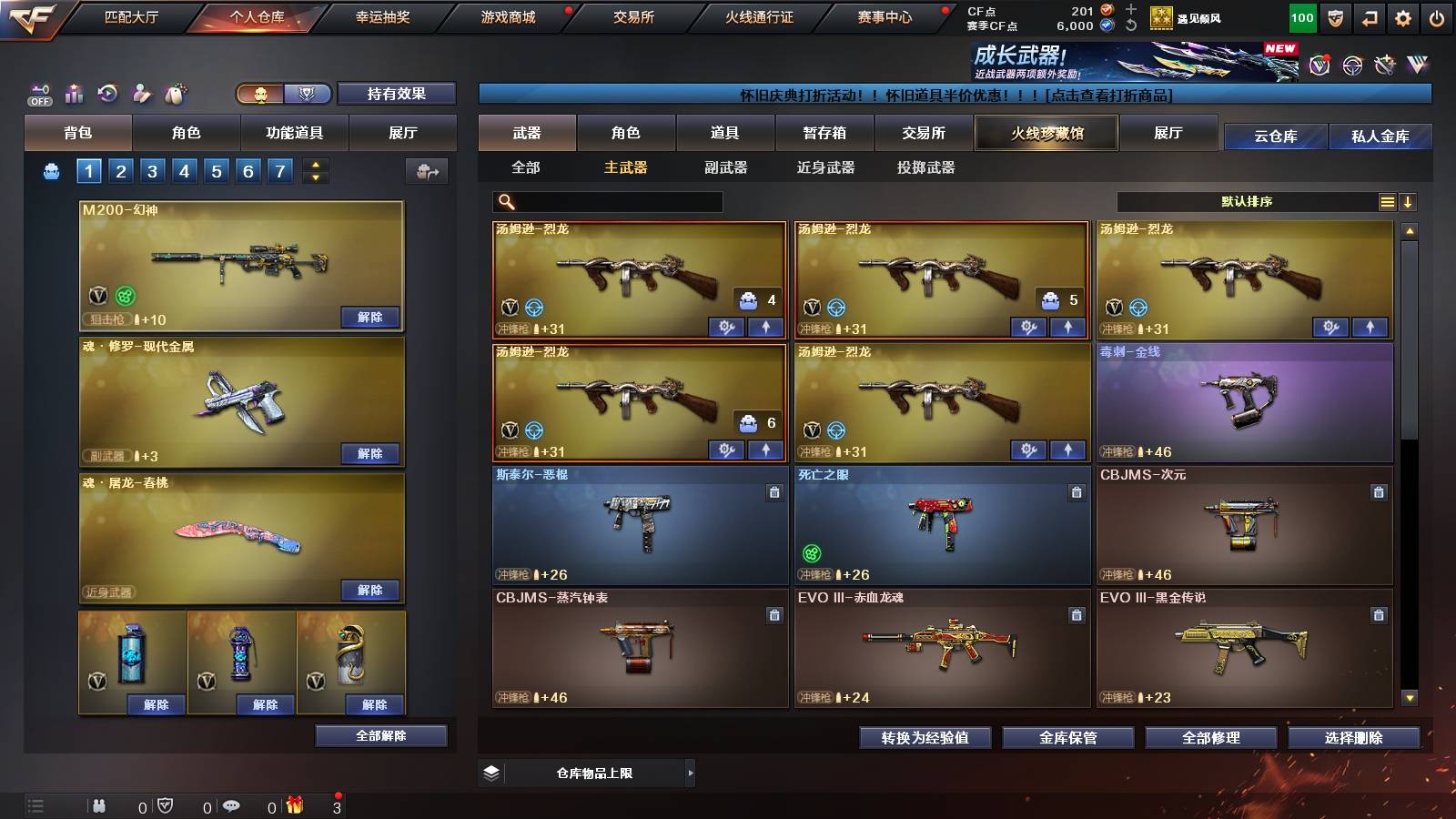
Task: Toggle the sort direction arrow beside 默认排序
Action: coord(1410,201)
